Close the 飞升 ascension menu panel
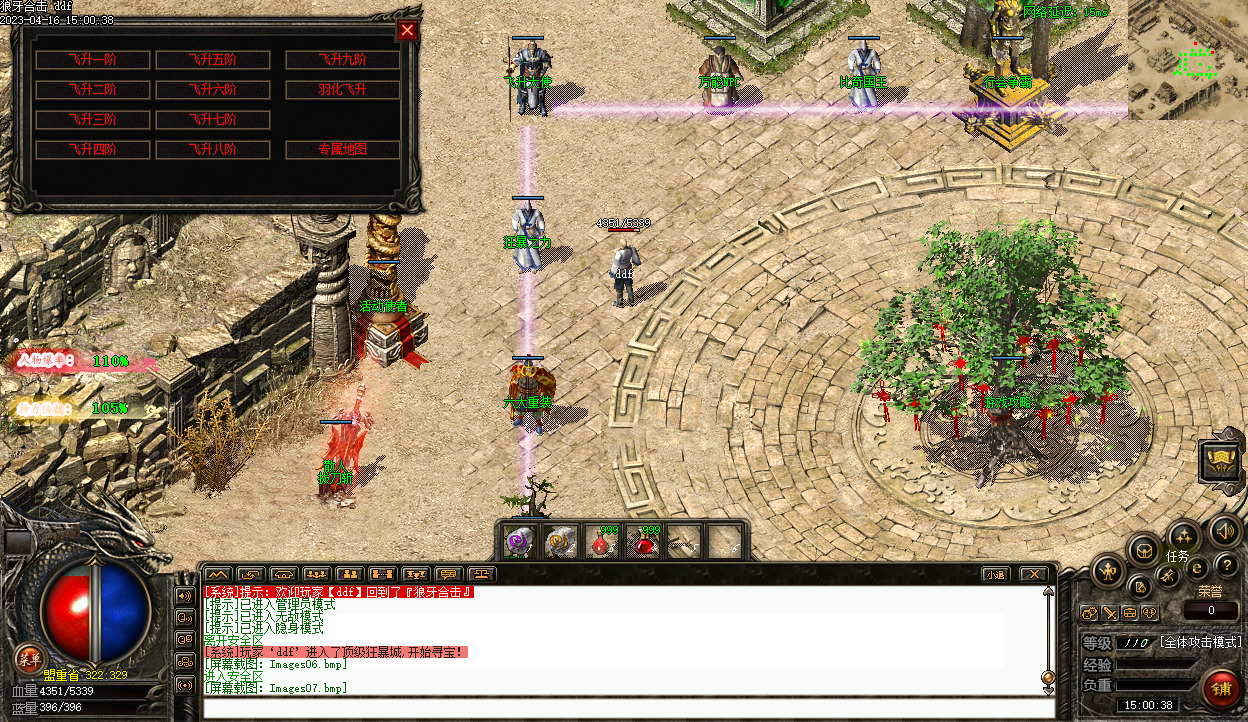 tap(407, 30)
